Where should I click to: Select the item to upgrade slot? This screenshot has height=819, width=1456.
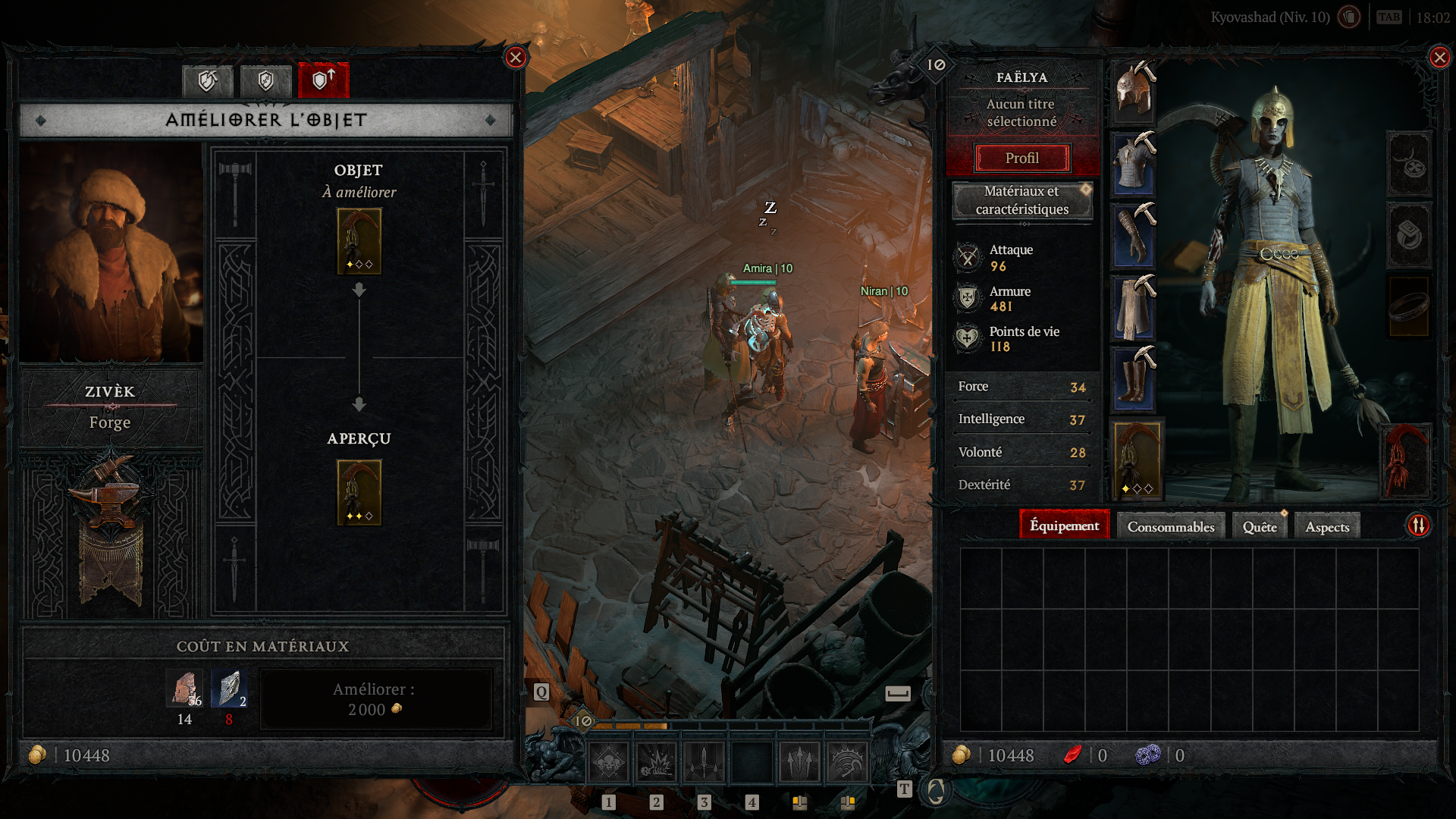pos(359,241)
